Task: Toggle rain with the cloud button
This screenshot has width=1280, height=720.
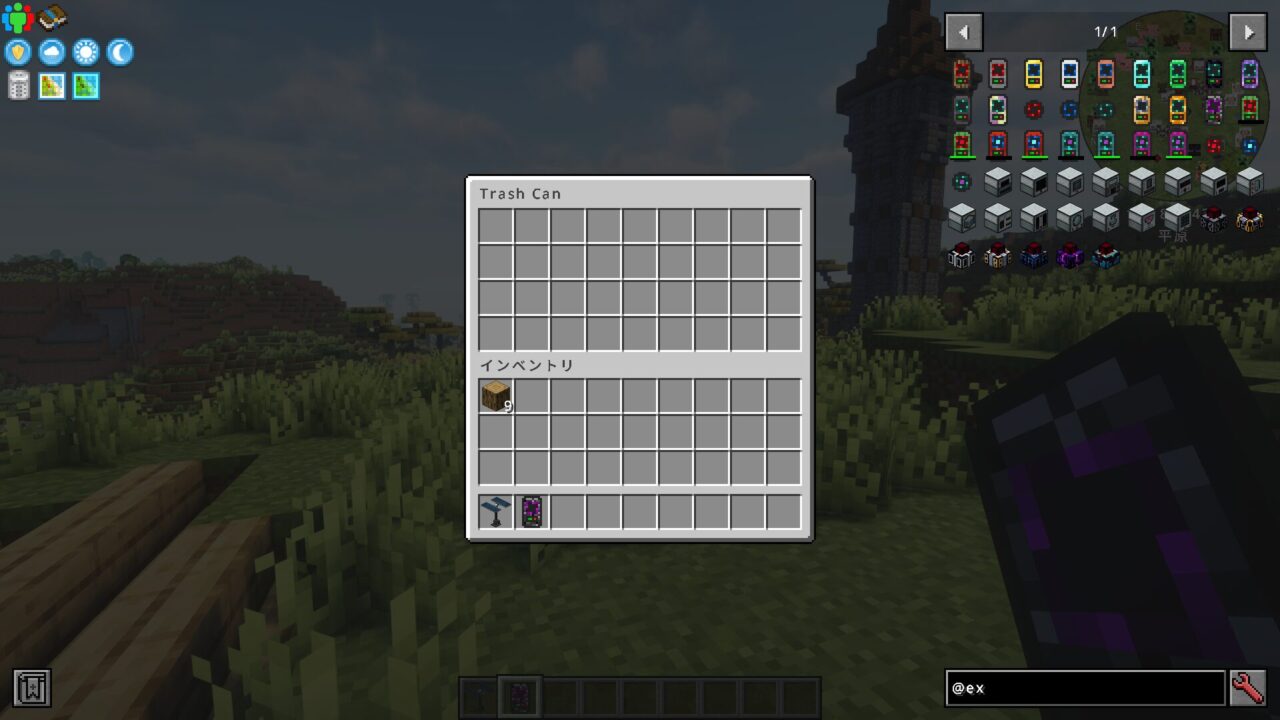Action: pyautogui.click(x=51, y=52)
